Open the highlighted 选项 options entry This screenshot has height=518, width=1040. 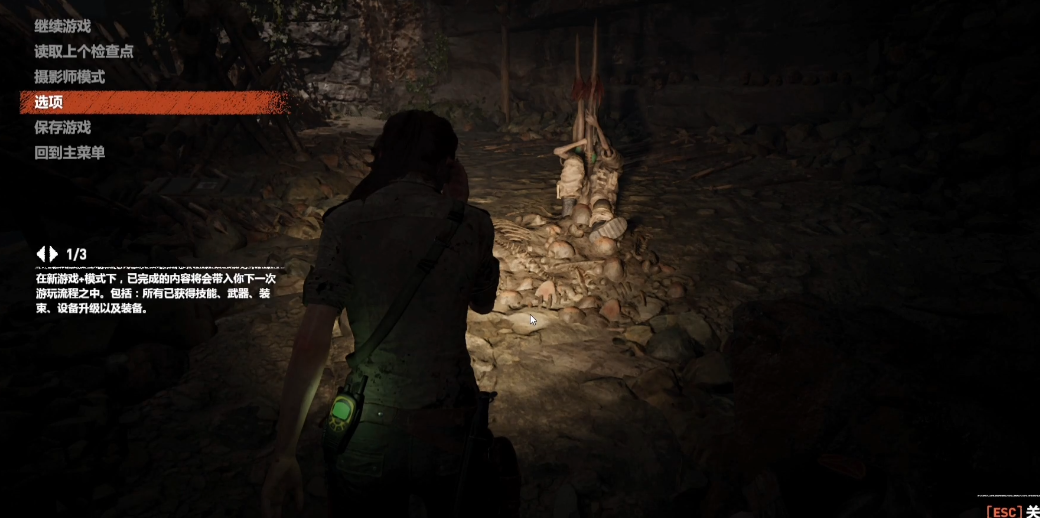tap(49, 102)
